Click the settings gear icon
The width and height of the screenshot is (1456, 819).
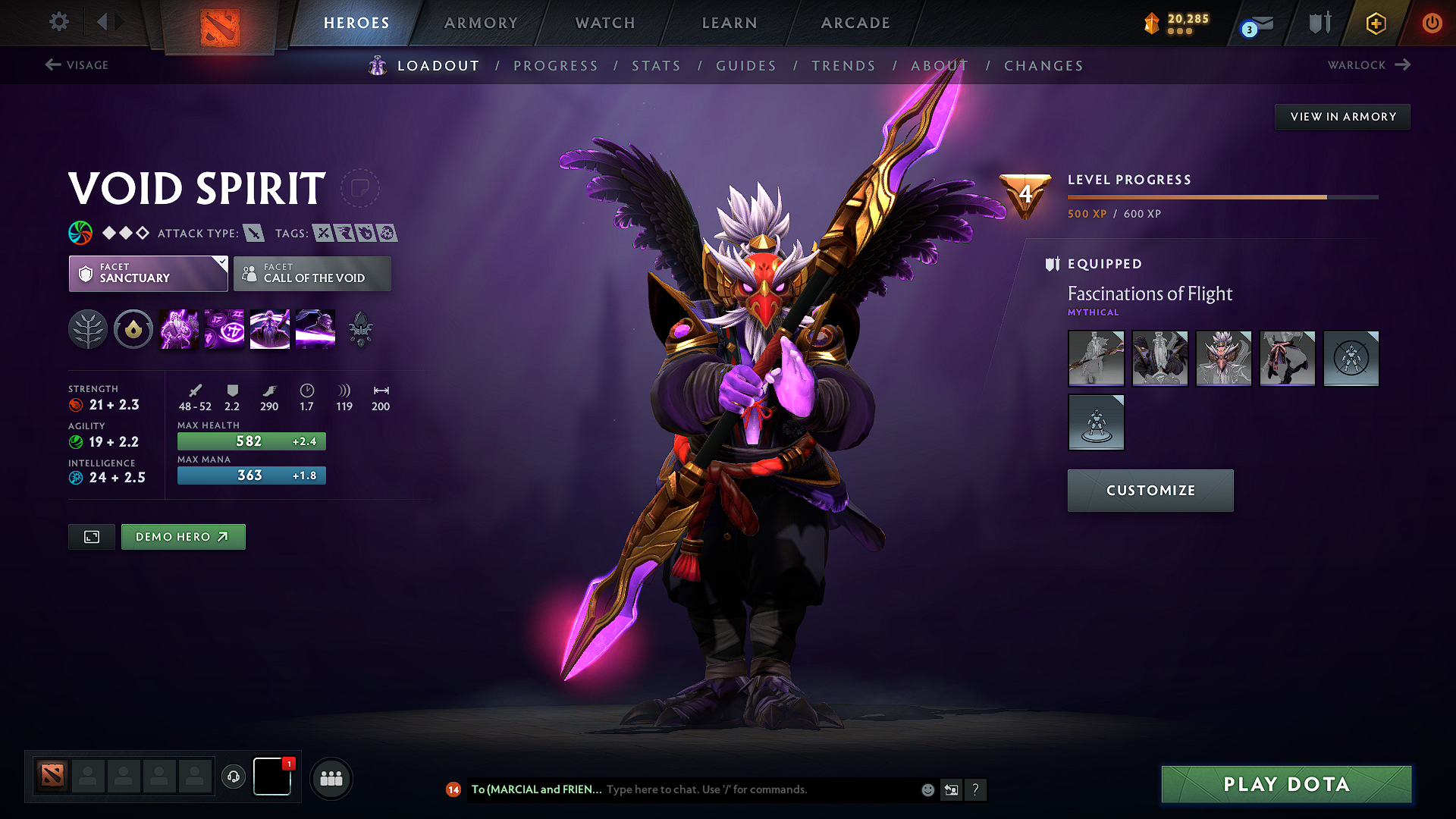pyautogui.click(x=58, y=22)
